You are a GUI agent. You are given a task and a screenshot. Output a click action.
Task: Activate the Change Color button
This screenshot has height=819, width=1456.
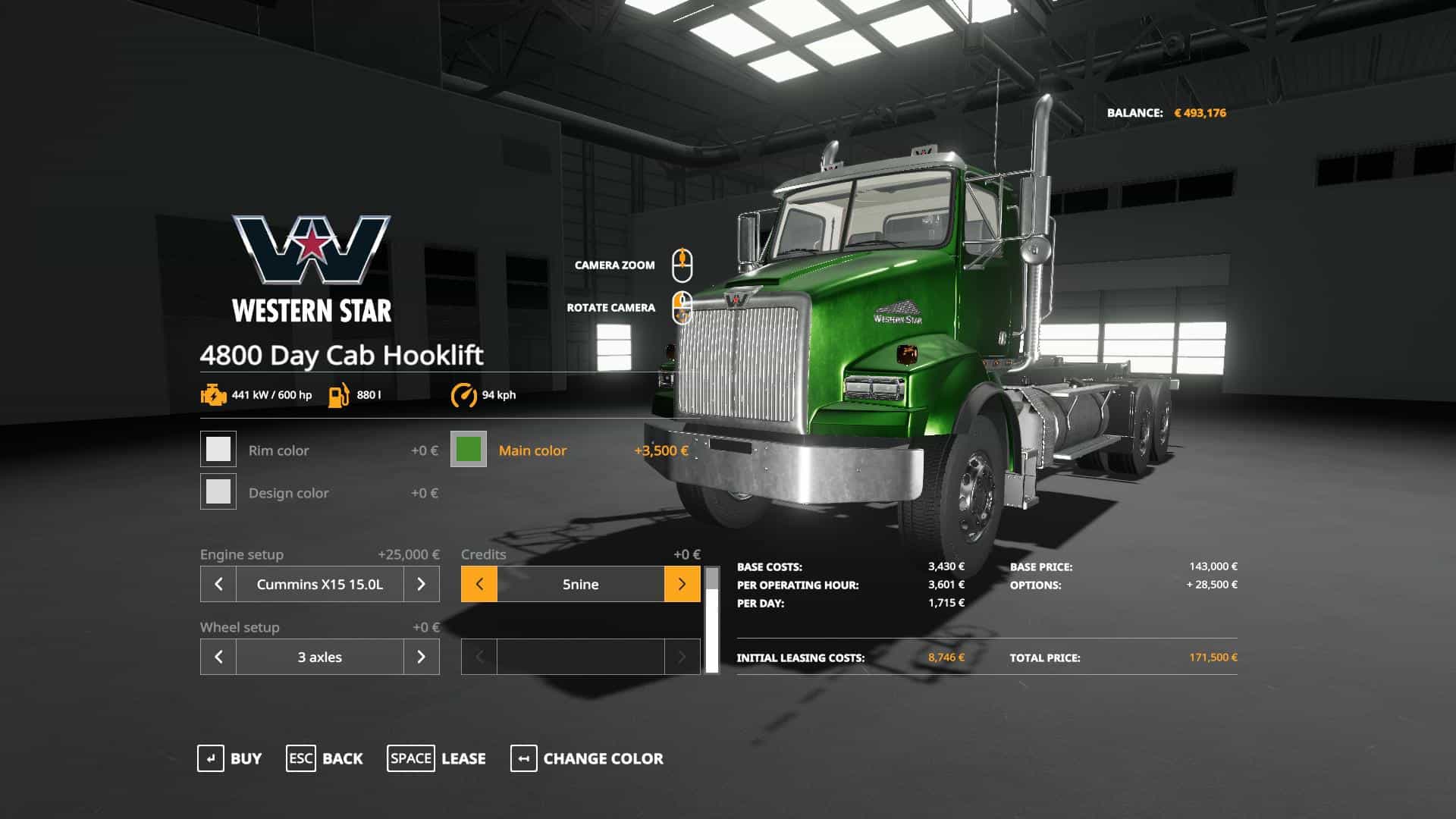[587, 758]
